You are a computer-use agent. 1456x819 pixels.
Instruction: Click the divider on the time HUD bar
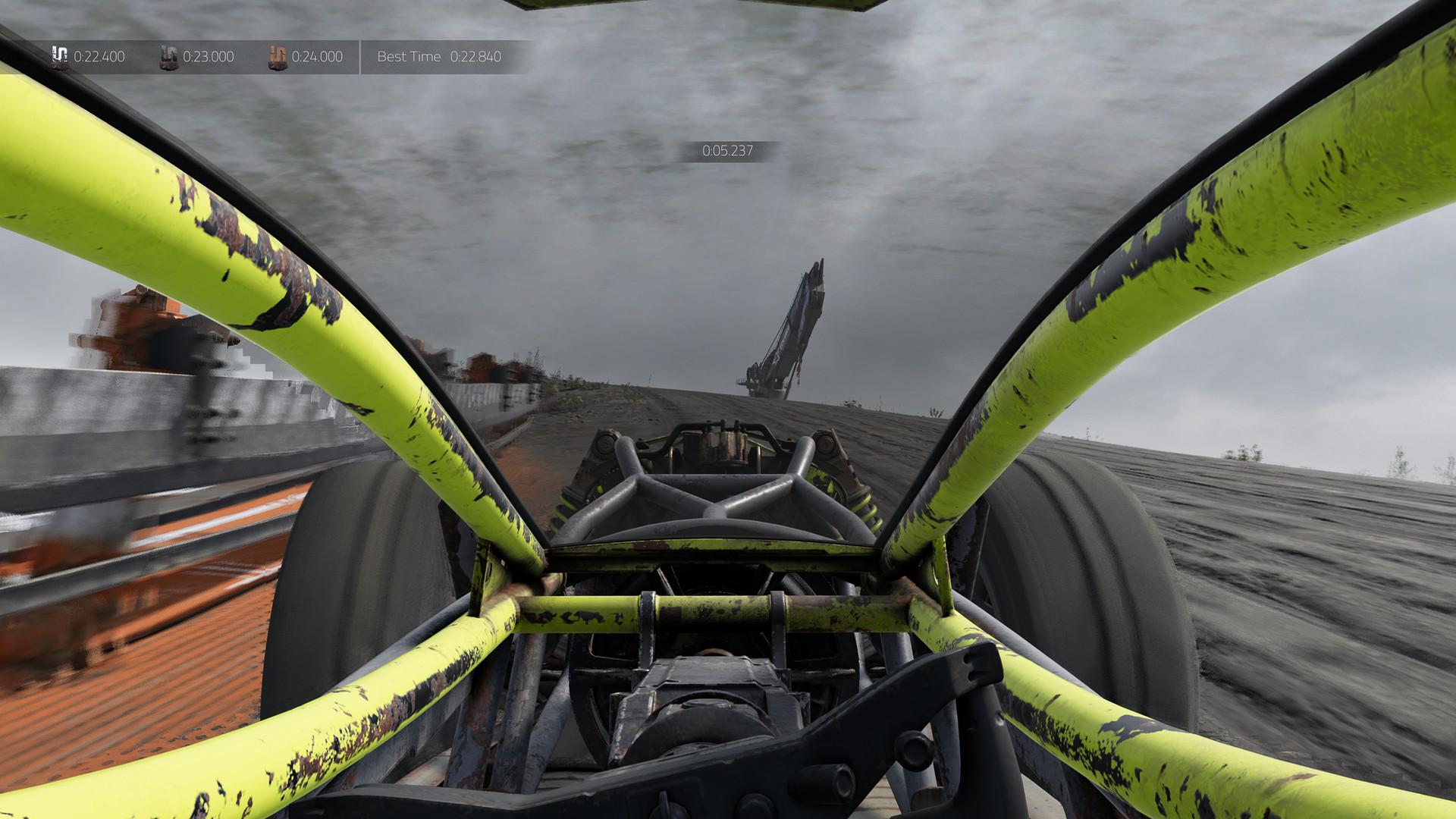click(360, 56)
